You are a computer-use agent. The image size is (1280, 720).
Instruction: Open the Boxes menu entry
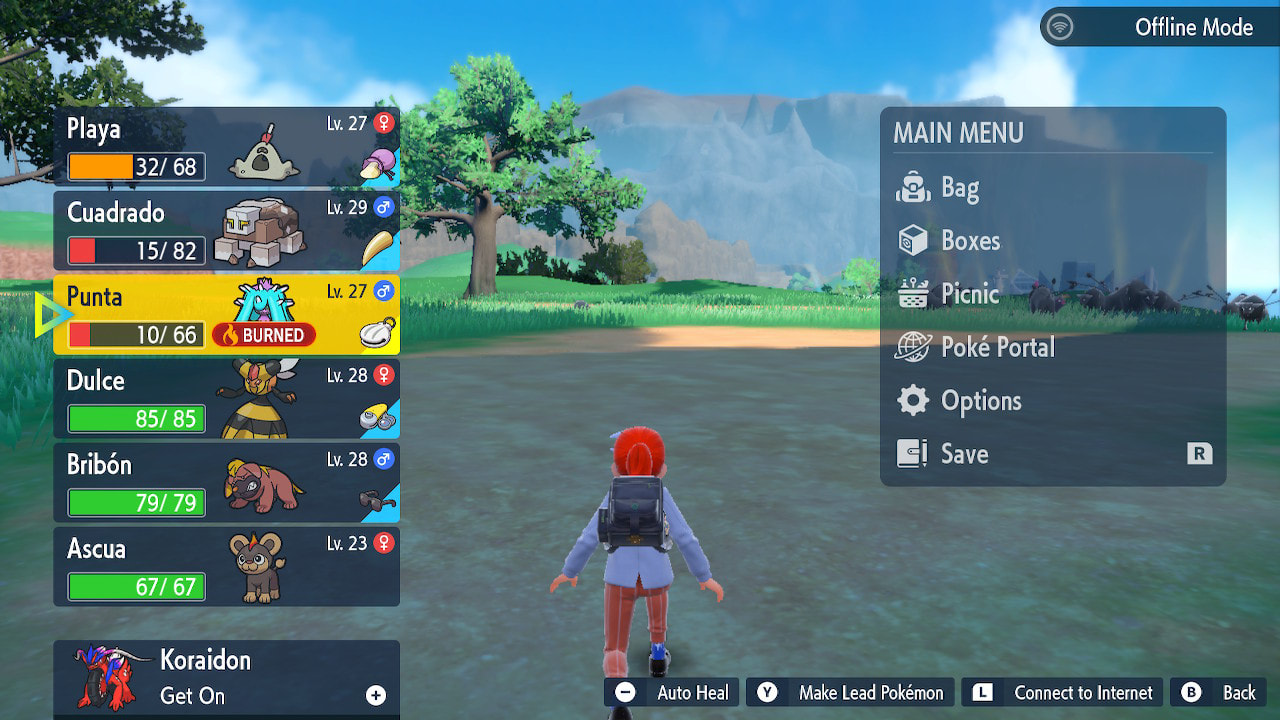pyautogui.click(x=969, y=241)
